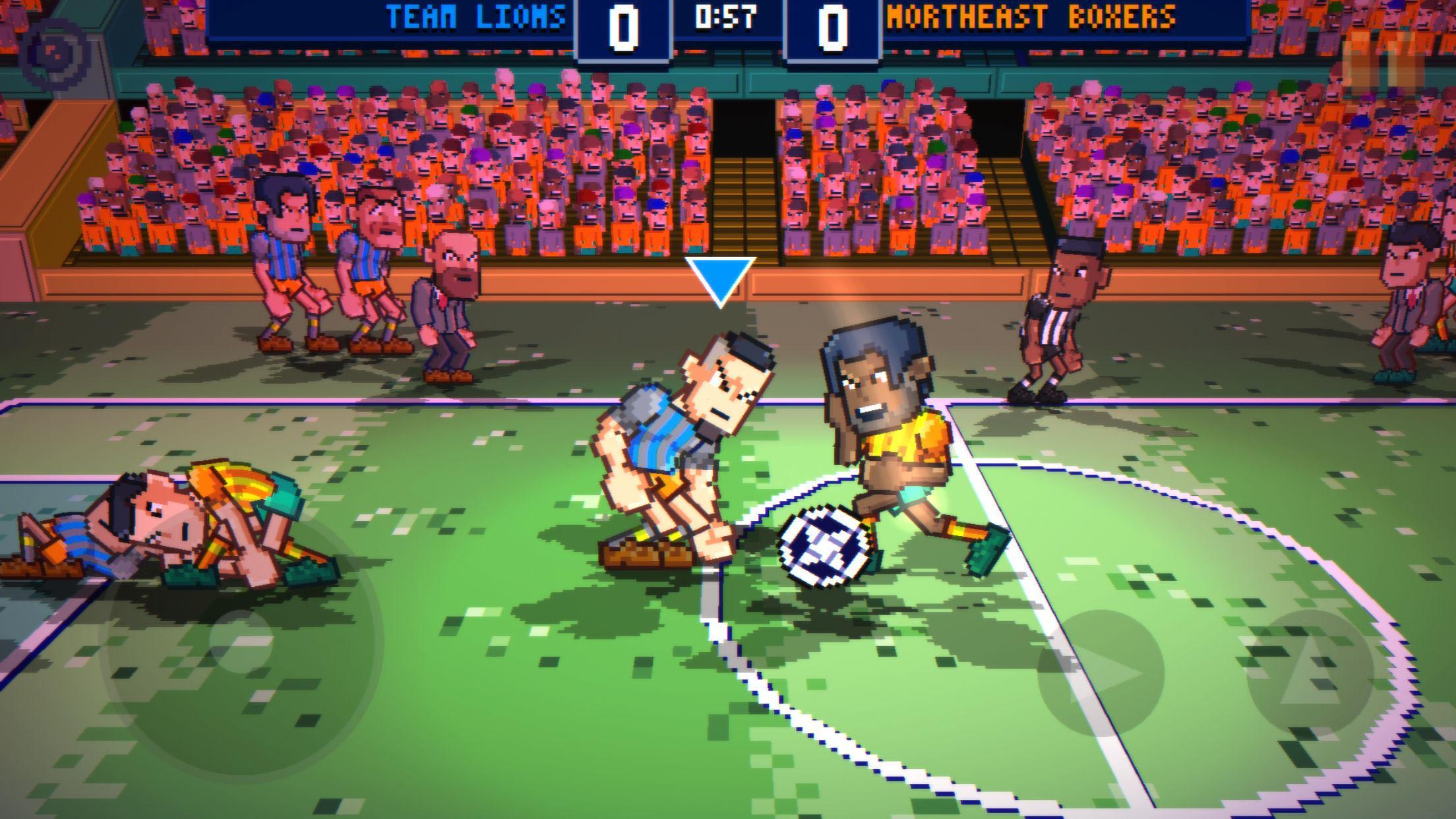1456x819 pixels.
Task: Tap the virtual joystick control
Action: (x=237, y=659)
